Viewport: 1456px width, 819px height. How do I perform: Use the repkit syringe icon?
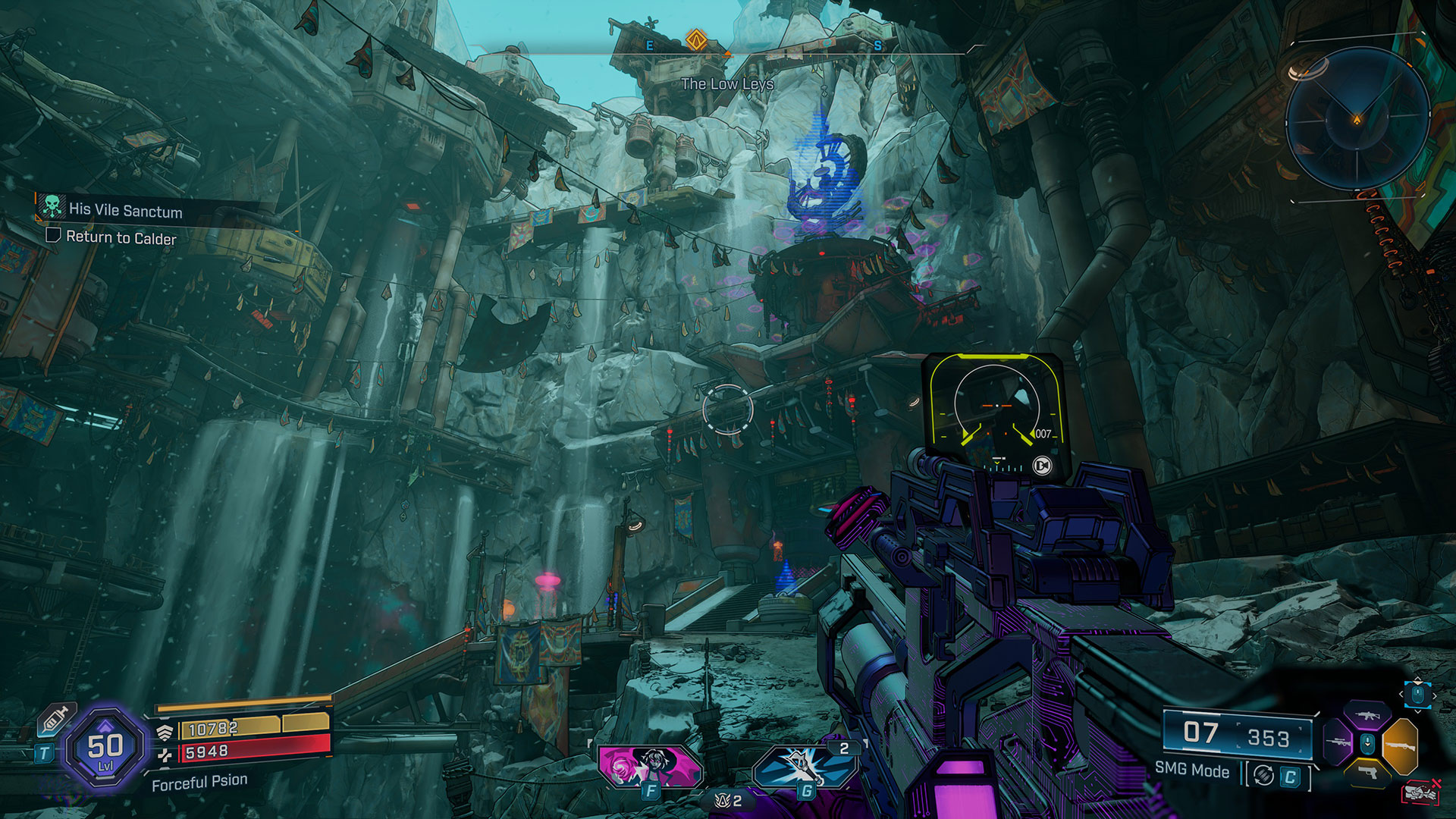[x=57, y=718]
